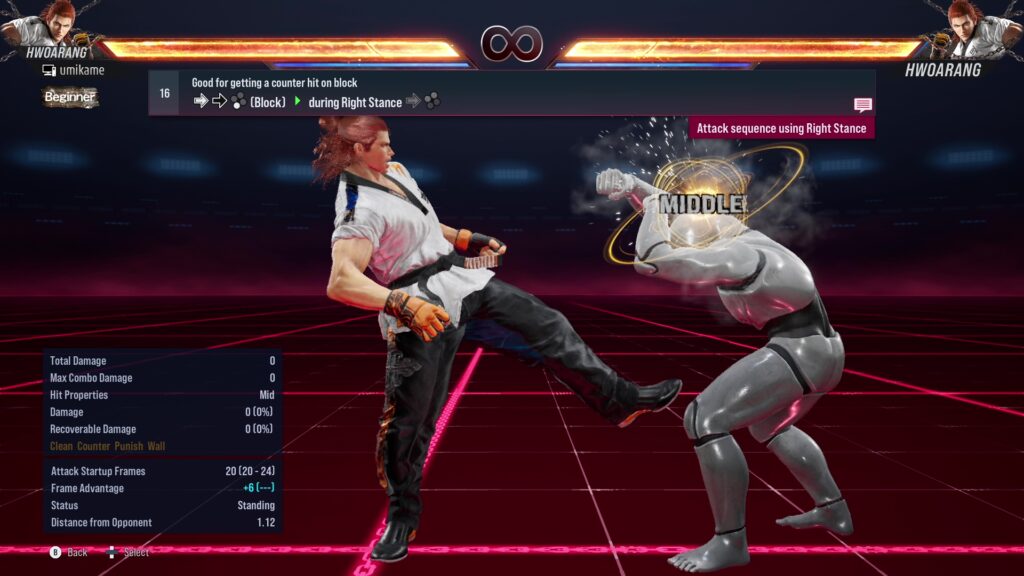This screenshot has height=576, width=1024.
Task: Open the Attack sequence using Right Stance tag
Action: point(781,128)
